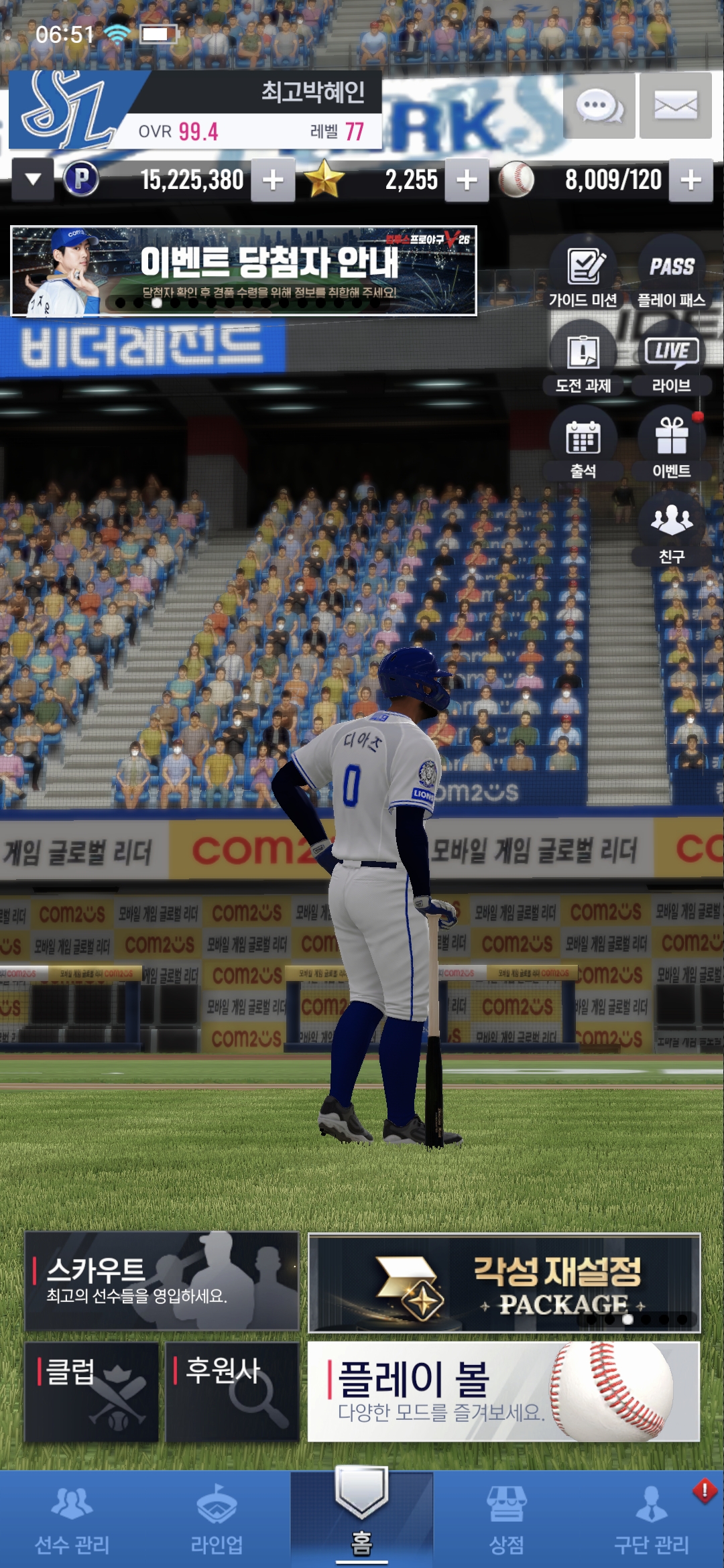Add more P points with plus button

273,180
